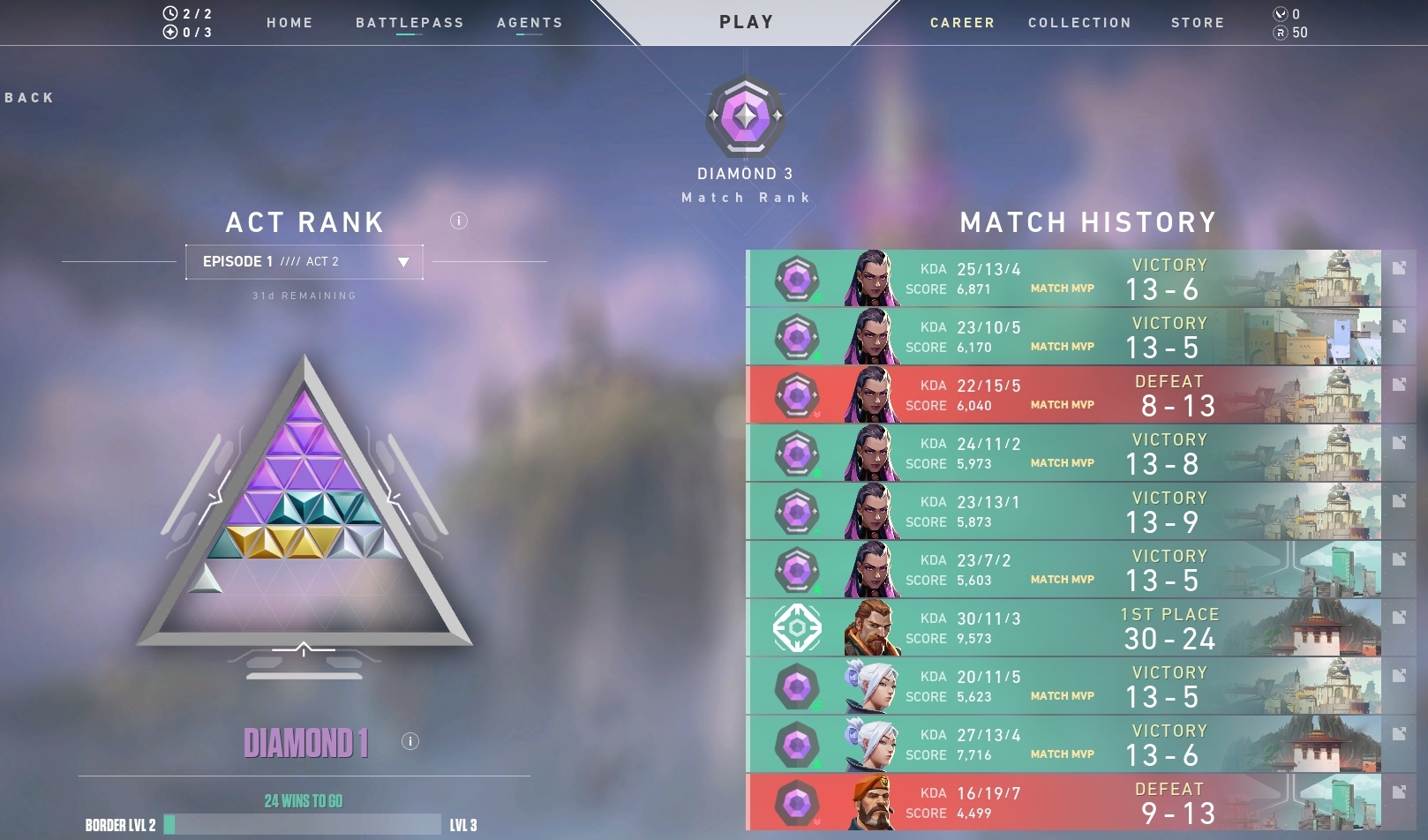Open the STORE tab
1428x840 pixels.
(x=1198, y=23)
